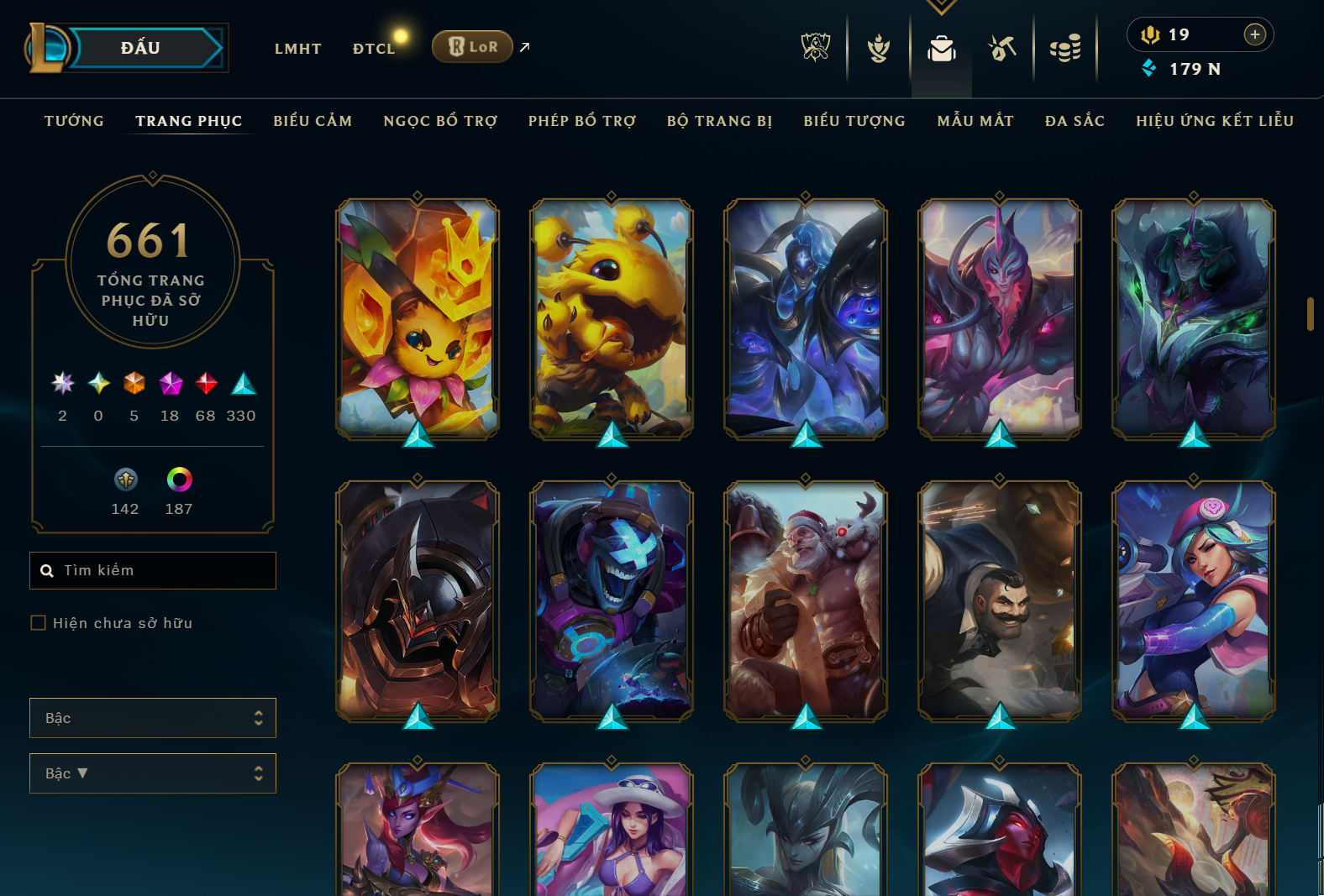Click the chroma color wheel icon
Image resolution: width=1324 pixels, height=896 pixels.
click(x=178, y=481)
